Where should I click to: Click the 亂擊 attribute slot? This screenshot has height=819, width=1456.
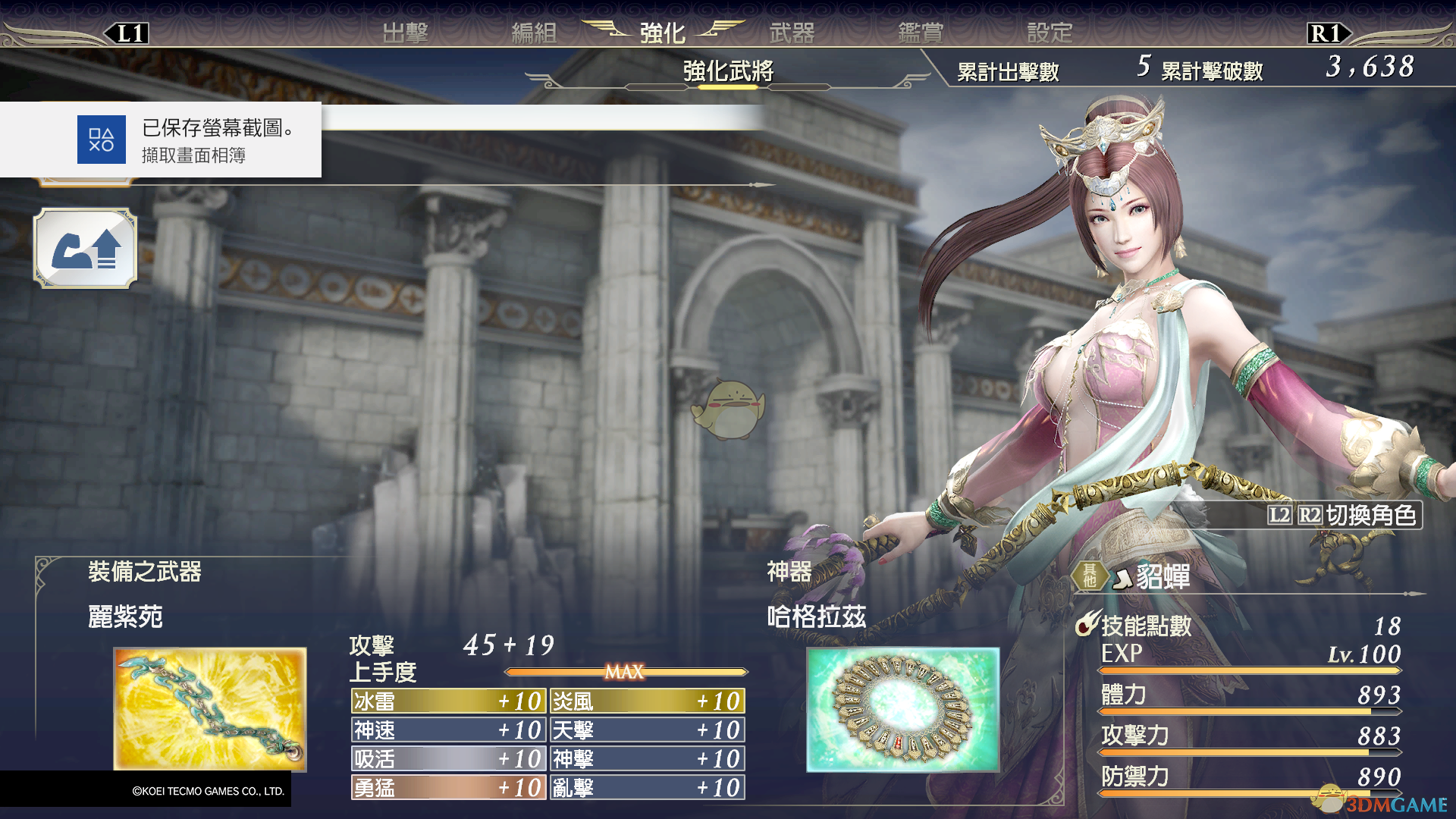pyautogui.click(x=647, y=787)
